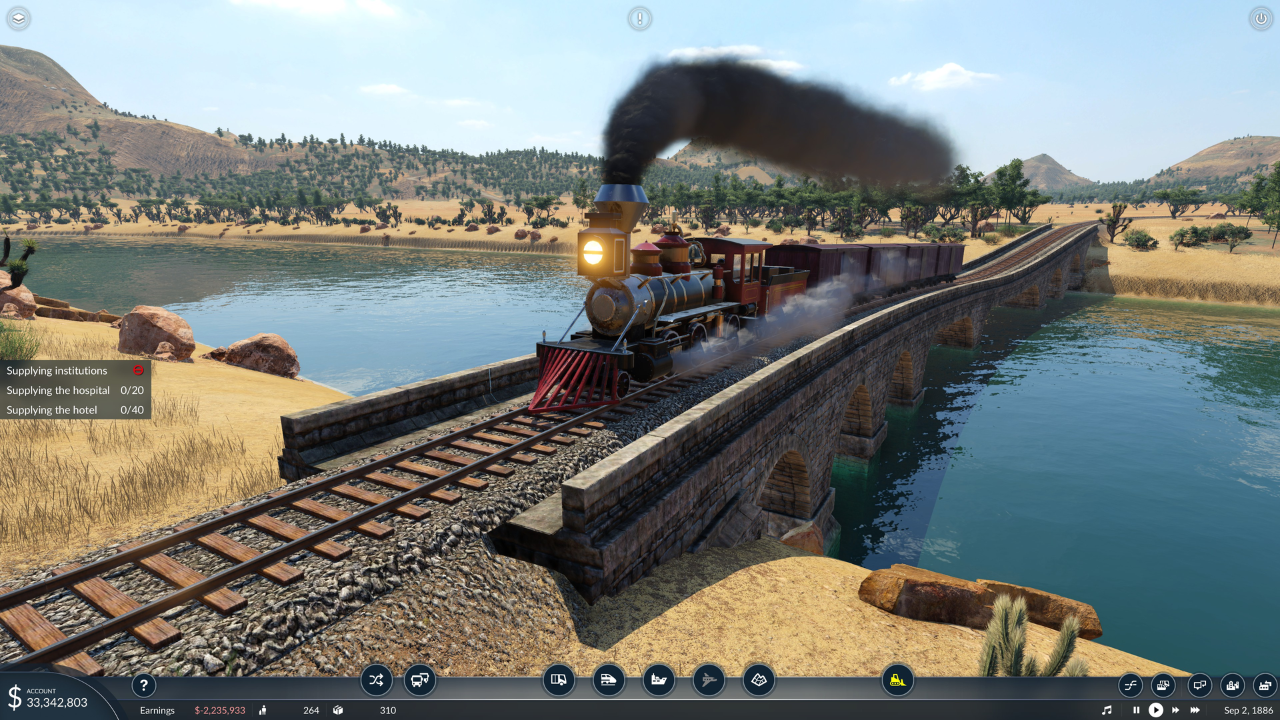Open the line manager crossed arrows icon
1280x720 pixels.
[376, 680]
